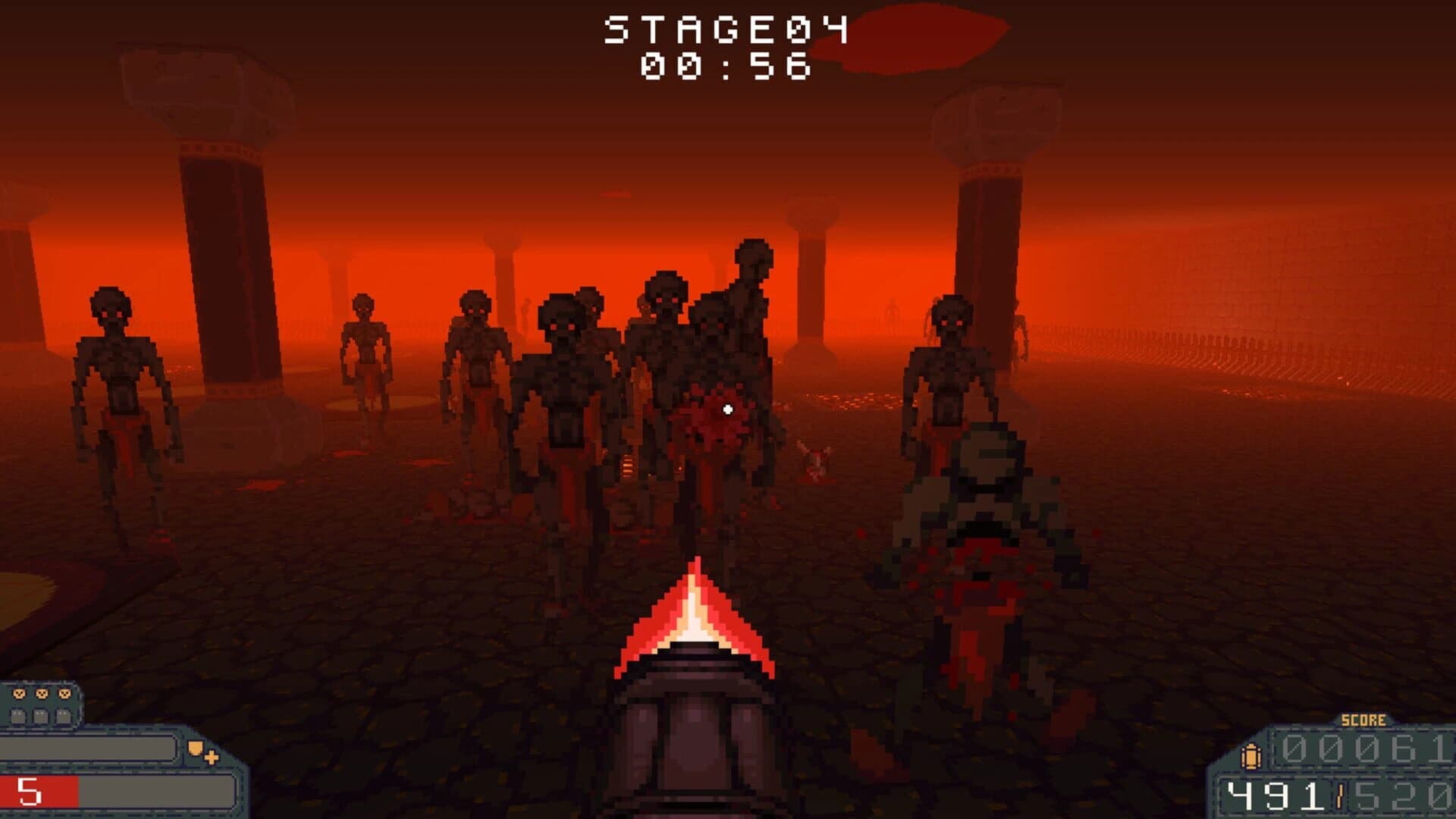
Task: Click the crosshair dot at screen center
Action: coord(728,409)
